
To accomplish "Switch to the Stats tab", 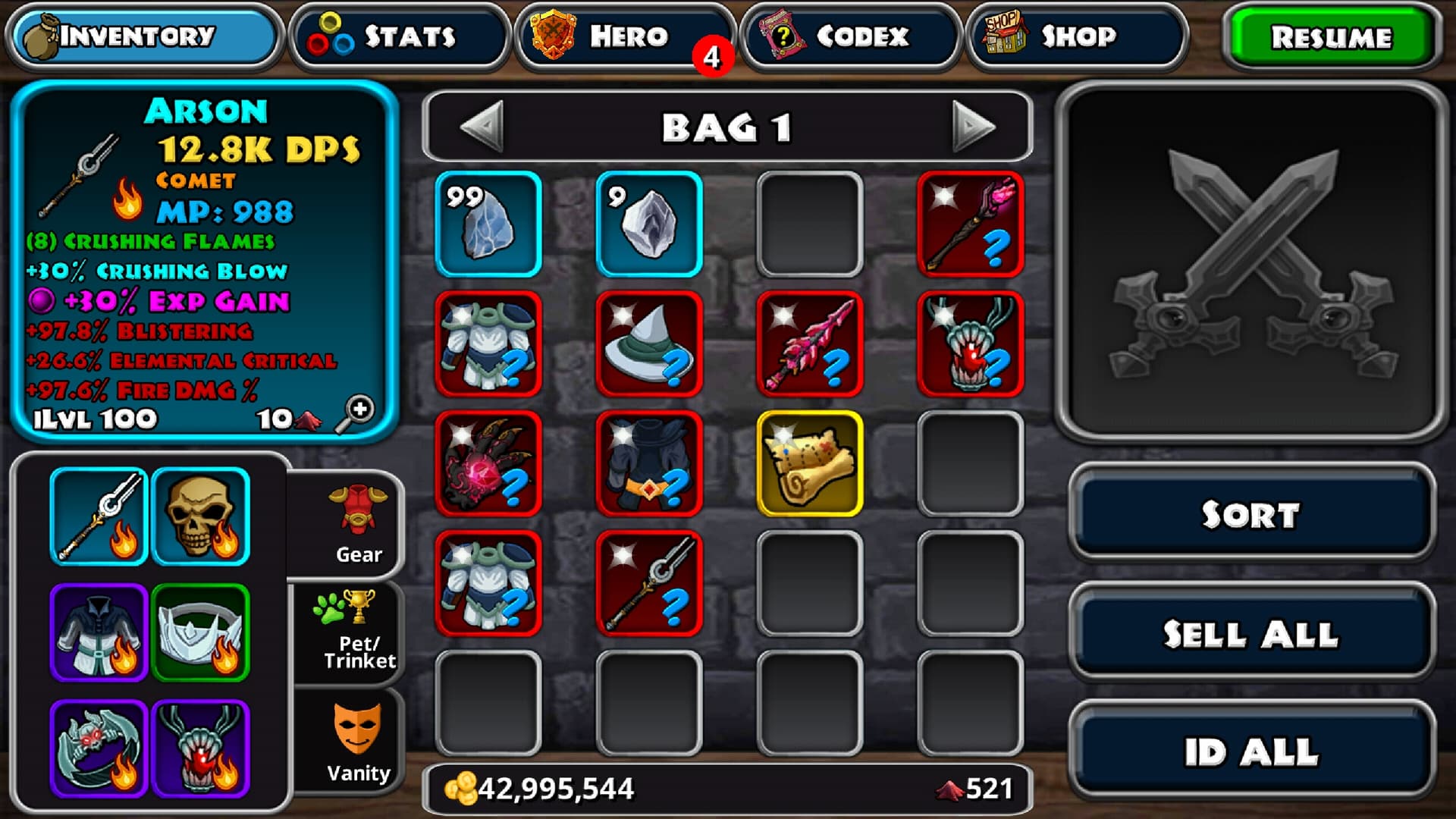I will pos(400,36).
